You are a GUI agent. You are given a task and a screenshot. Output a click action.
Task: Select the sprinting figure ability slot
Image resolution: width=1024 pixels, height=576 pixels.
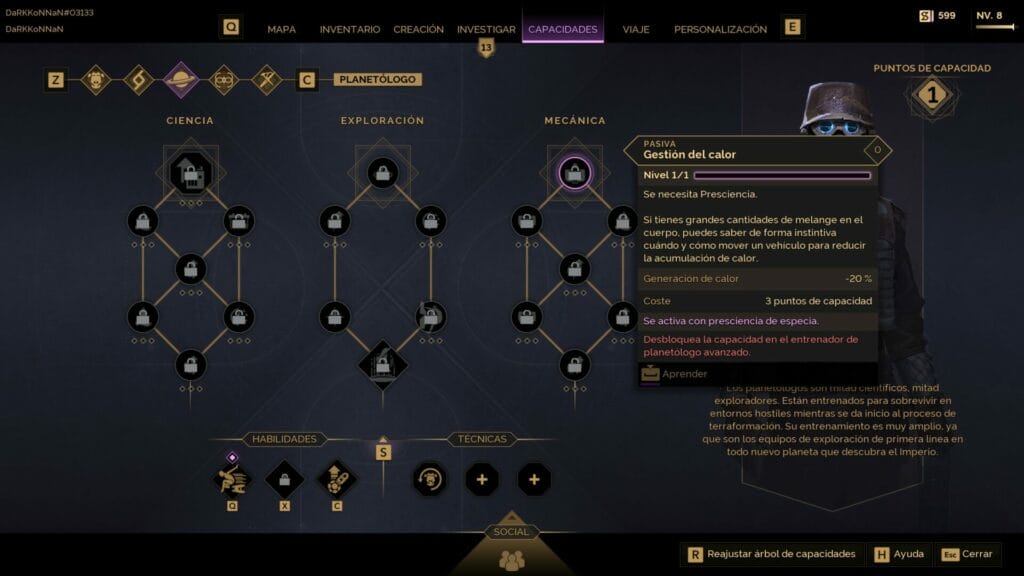(232, 479)
